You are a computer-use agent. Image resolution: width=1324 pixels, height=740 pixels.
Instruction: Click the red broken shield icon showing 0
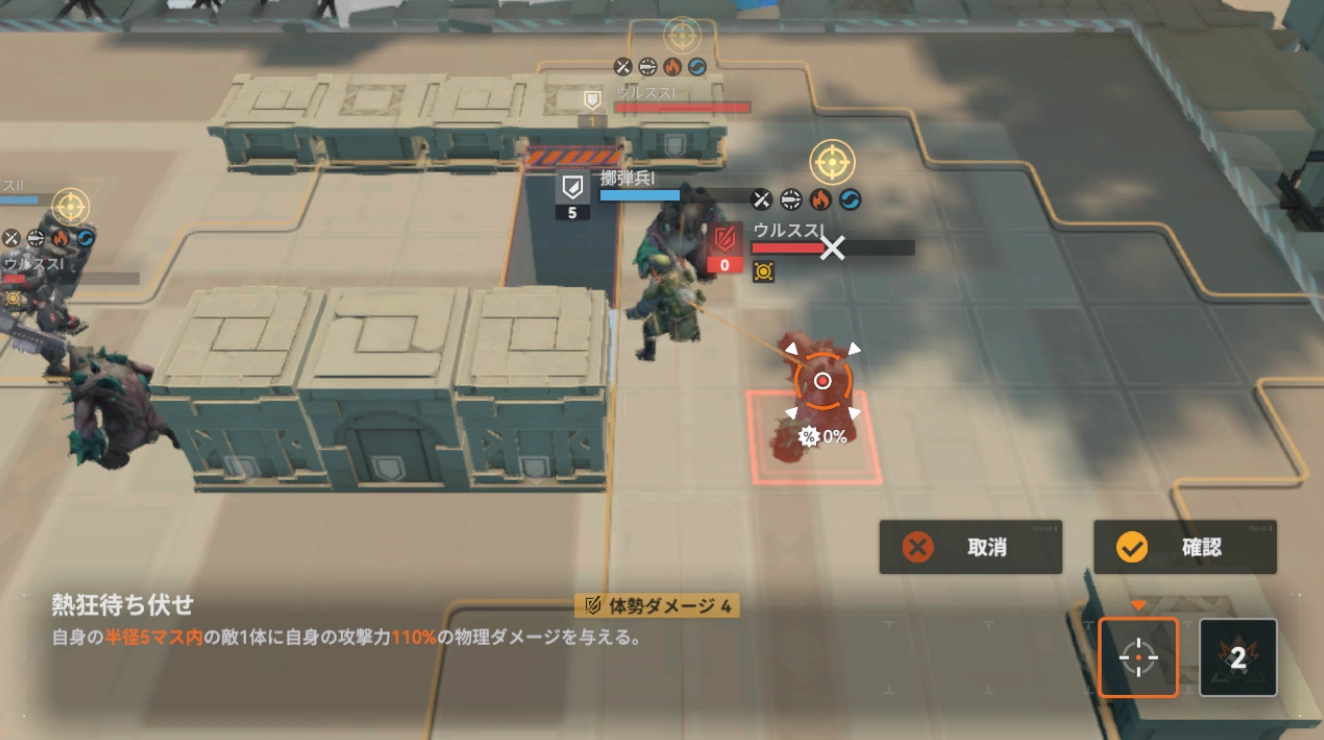click(723, 248)
